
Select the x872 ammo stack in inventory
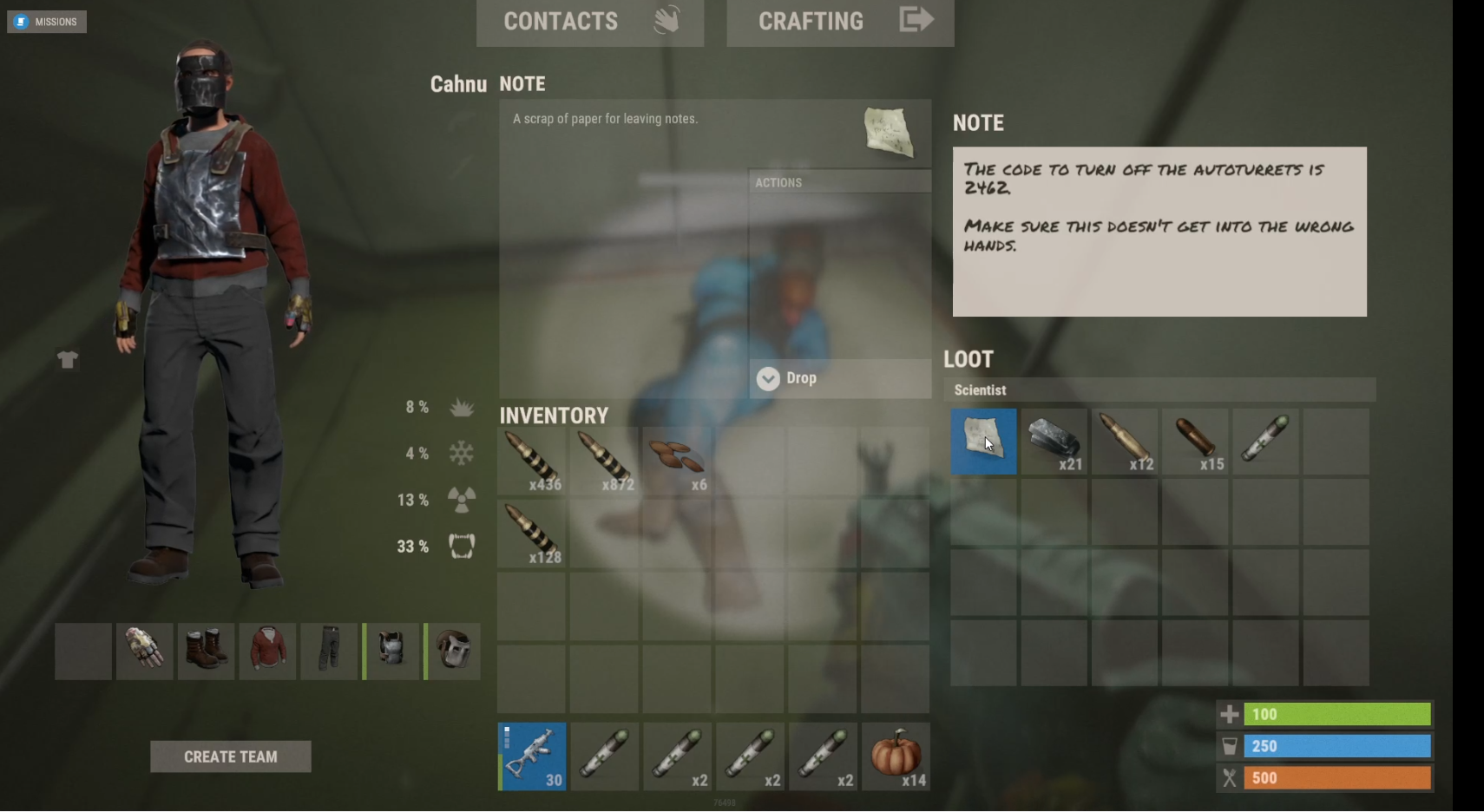[x=604, y=461]
